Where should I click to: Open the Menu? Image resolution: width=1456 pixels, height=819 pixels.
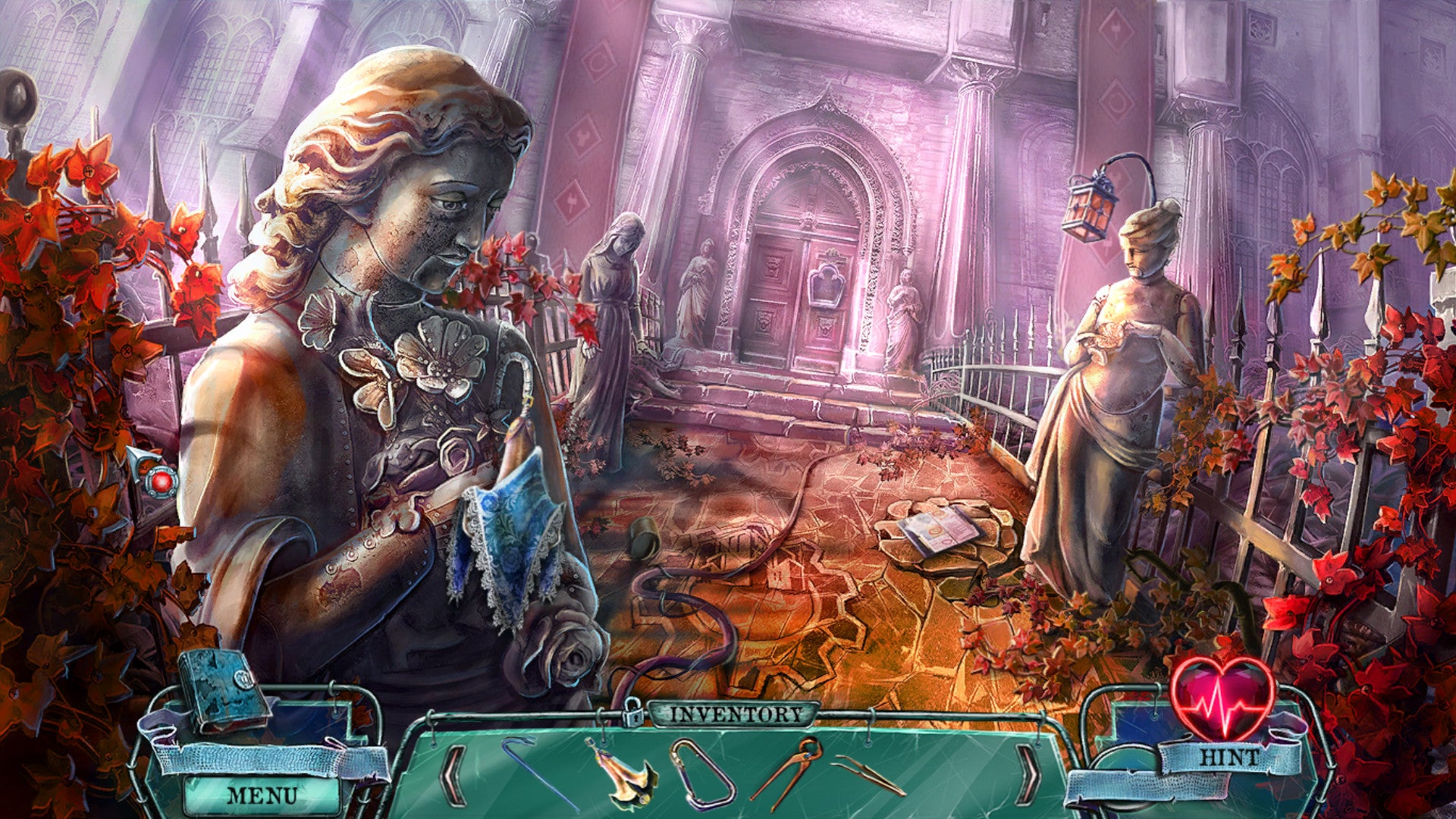tap(262, 795)
